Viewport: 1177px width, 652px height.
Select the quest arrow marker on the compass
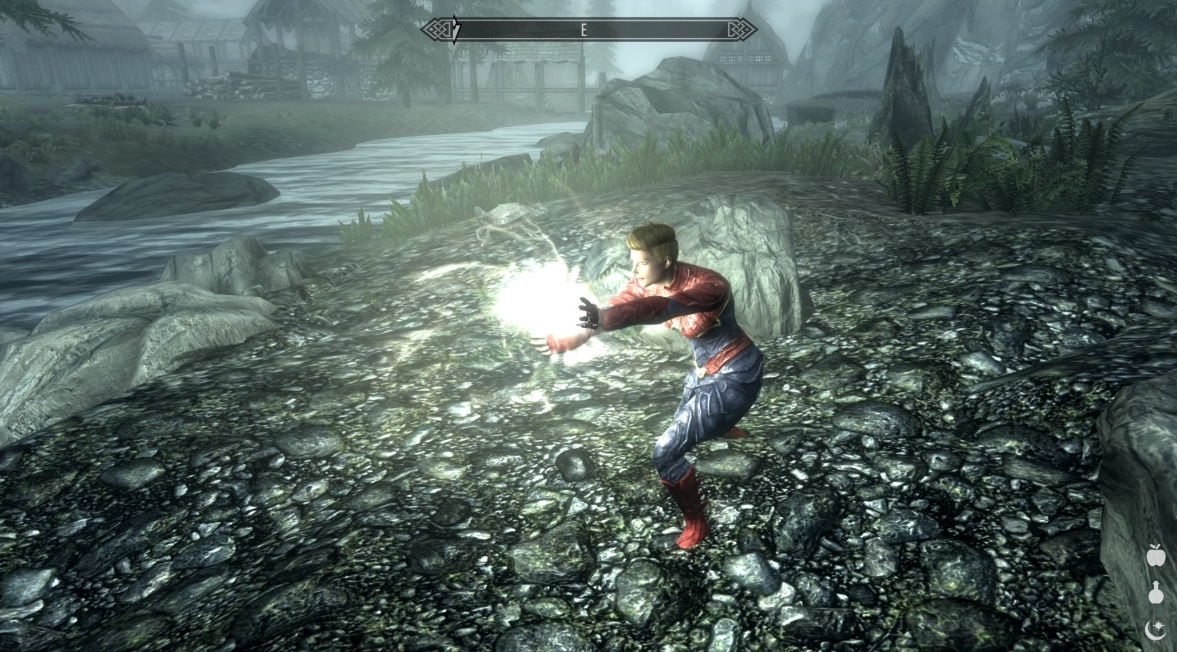[x=455, y=30]
